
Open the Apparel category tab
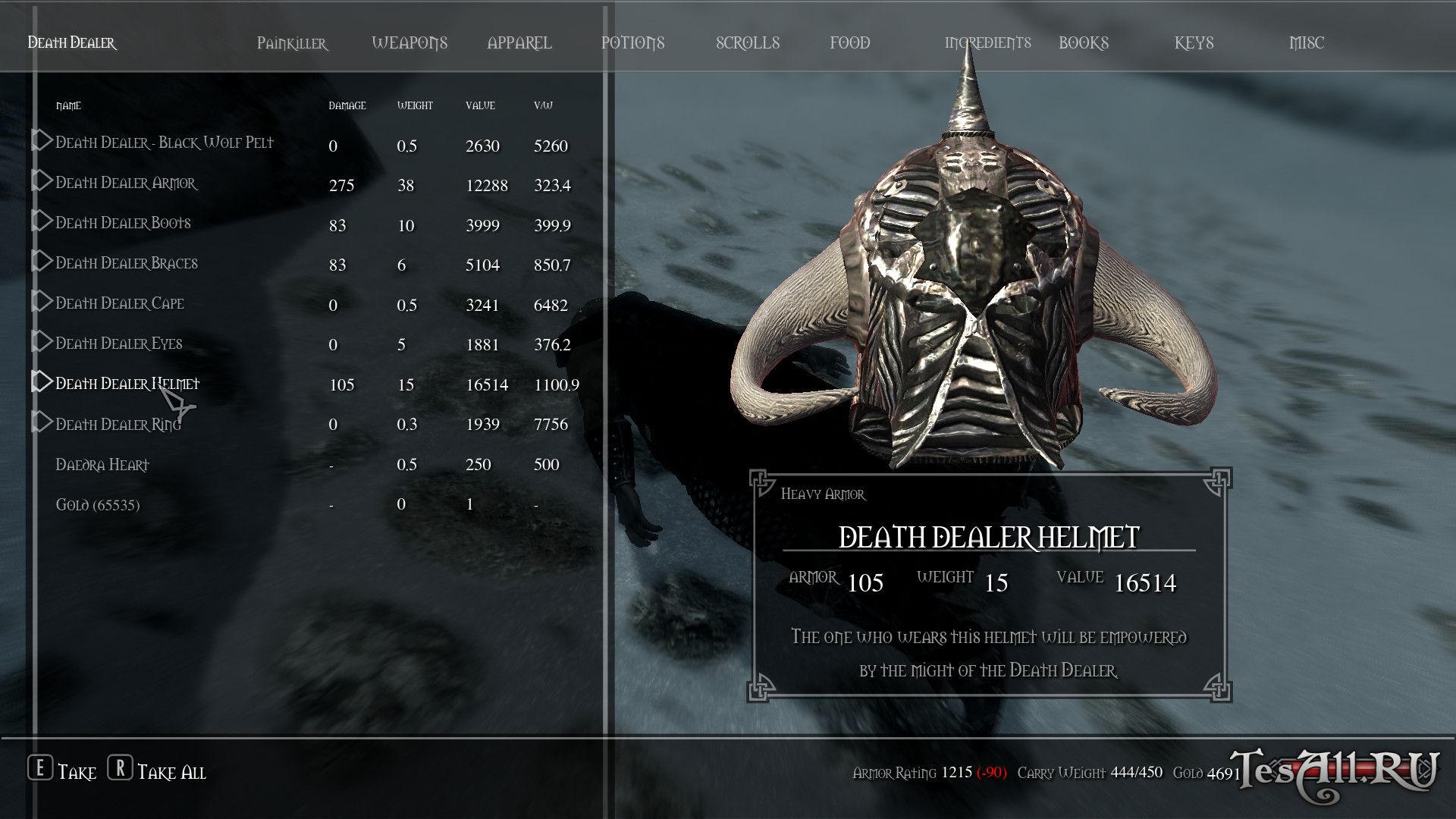click(x=519, y=43)
